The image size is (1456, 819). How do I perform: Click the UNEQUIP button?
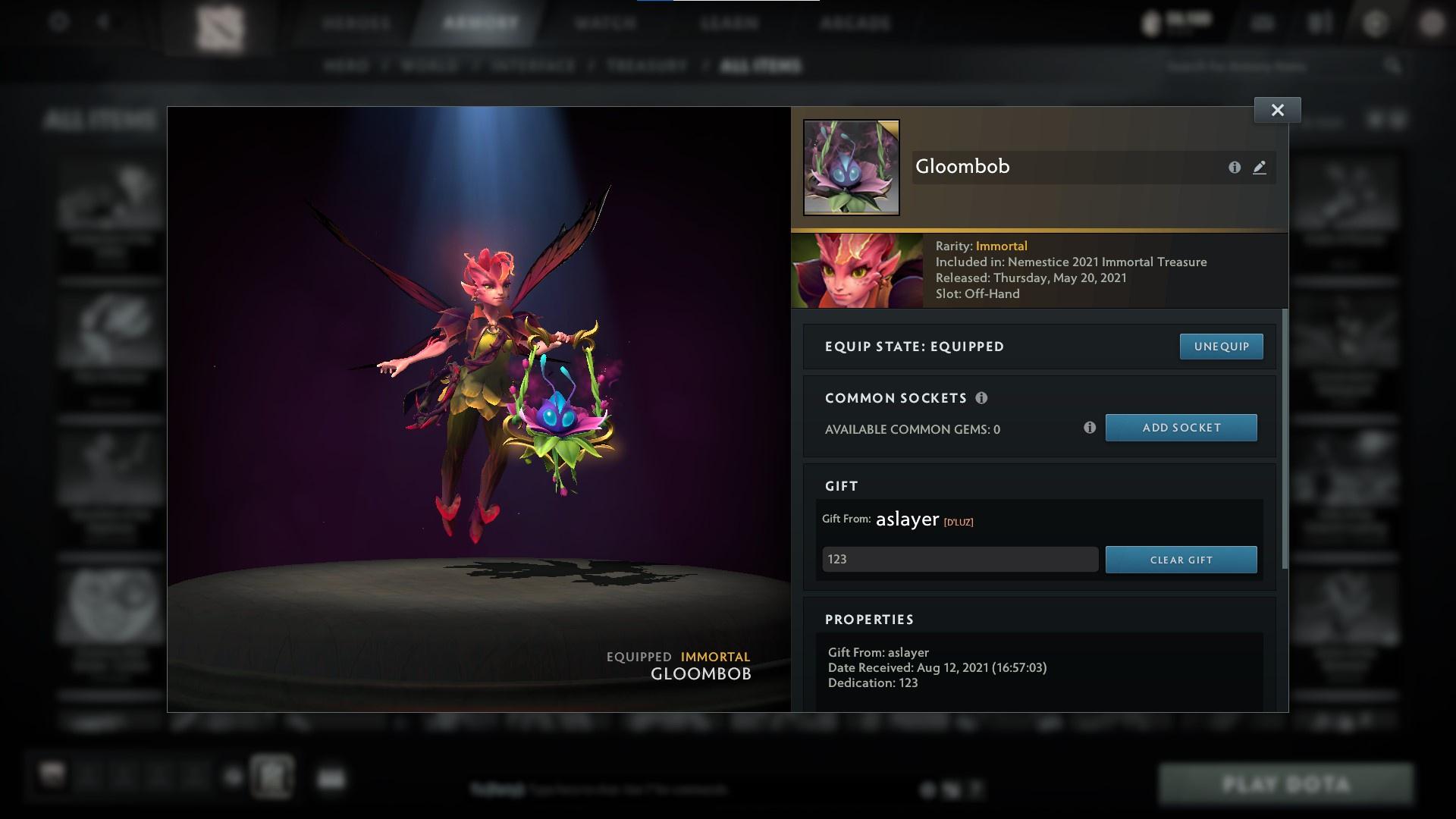coord(1221,346)
